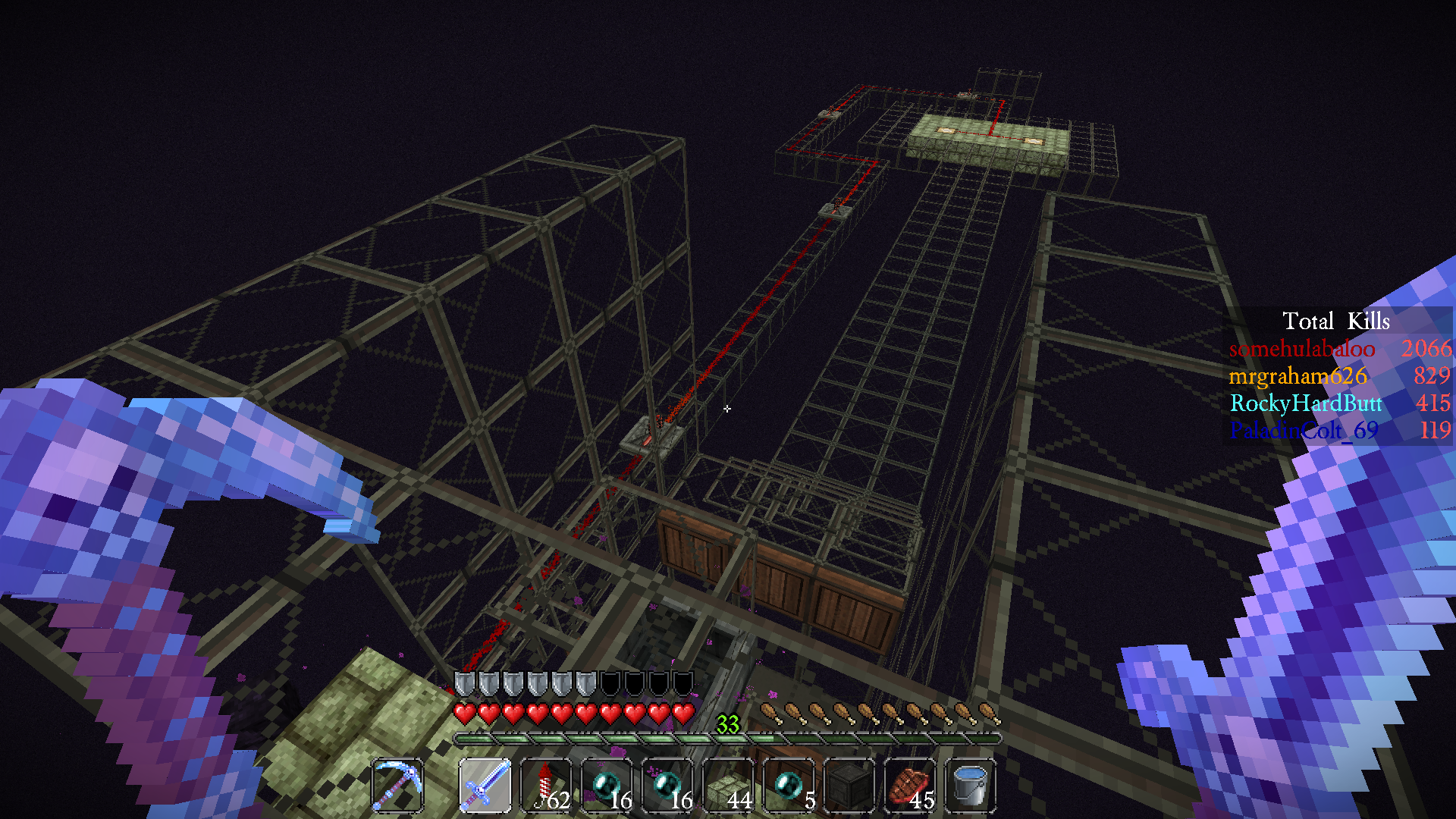Switch to the water bucket slot
This screenshot has height=819, width=1456.
tap(971, 785)
